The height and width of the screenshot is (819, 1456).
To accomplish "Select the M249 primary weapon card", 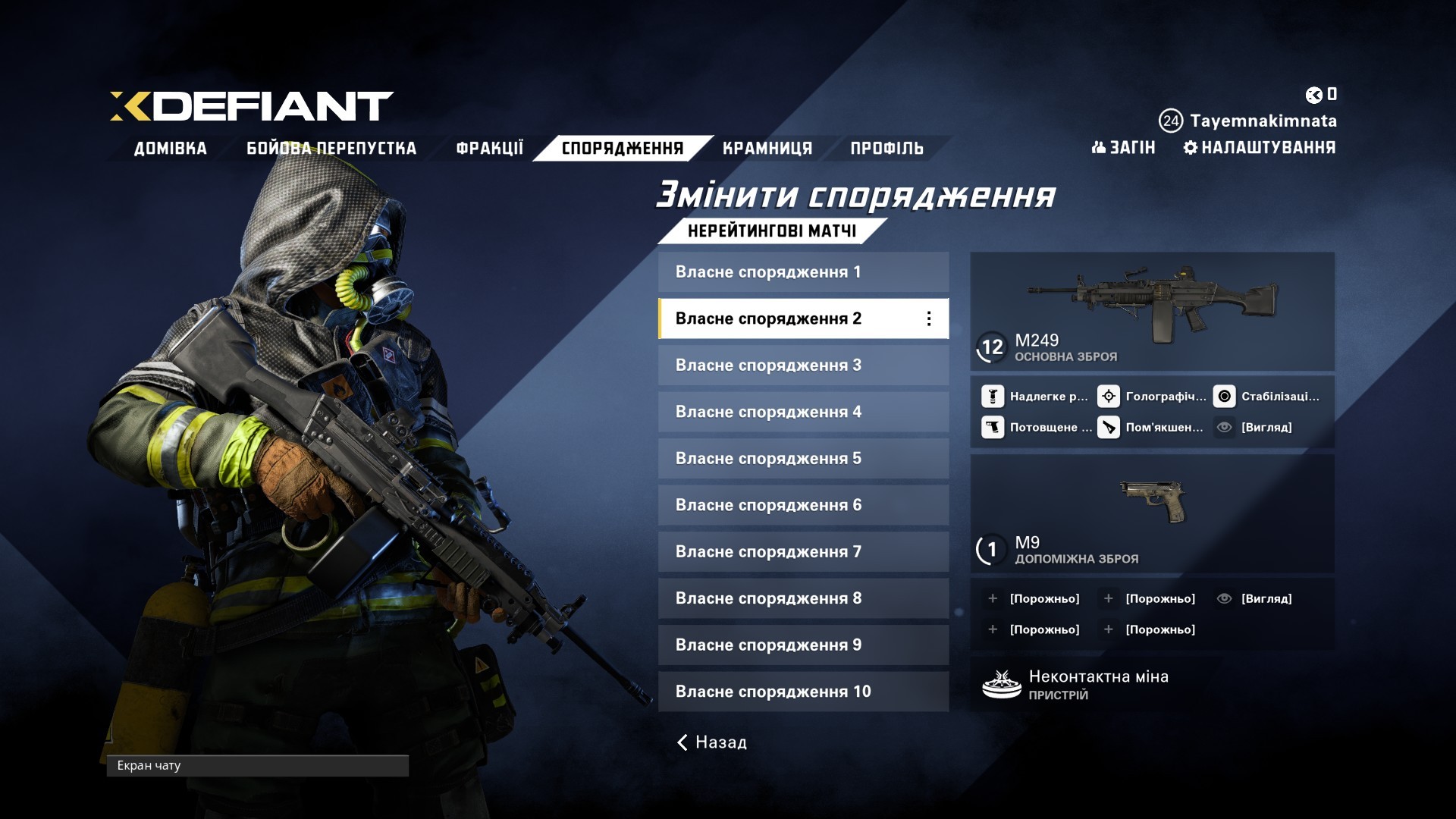I will tap(1151, 311).
